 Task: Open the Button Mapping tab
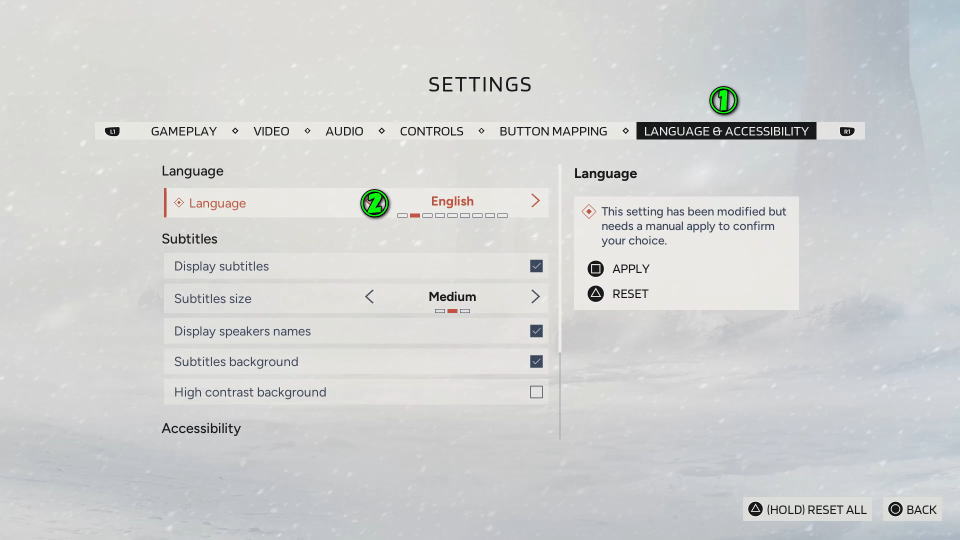(x=553, y=131)
